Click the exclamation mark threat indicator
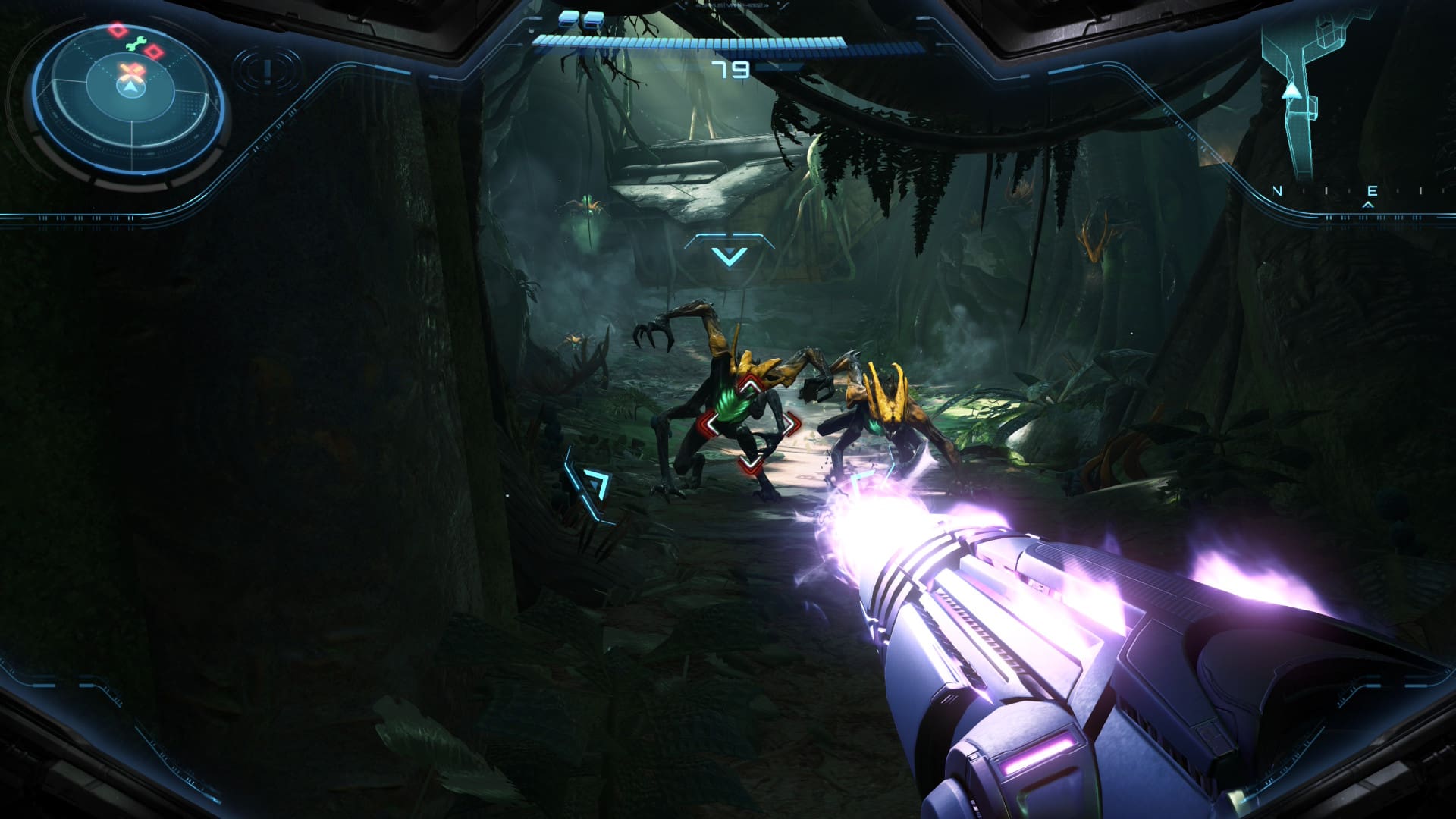The height and width of the screenshot is (819, 1456). click(x=267, y=71)
